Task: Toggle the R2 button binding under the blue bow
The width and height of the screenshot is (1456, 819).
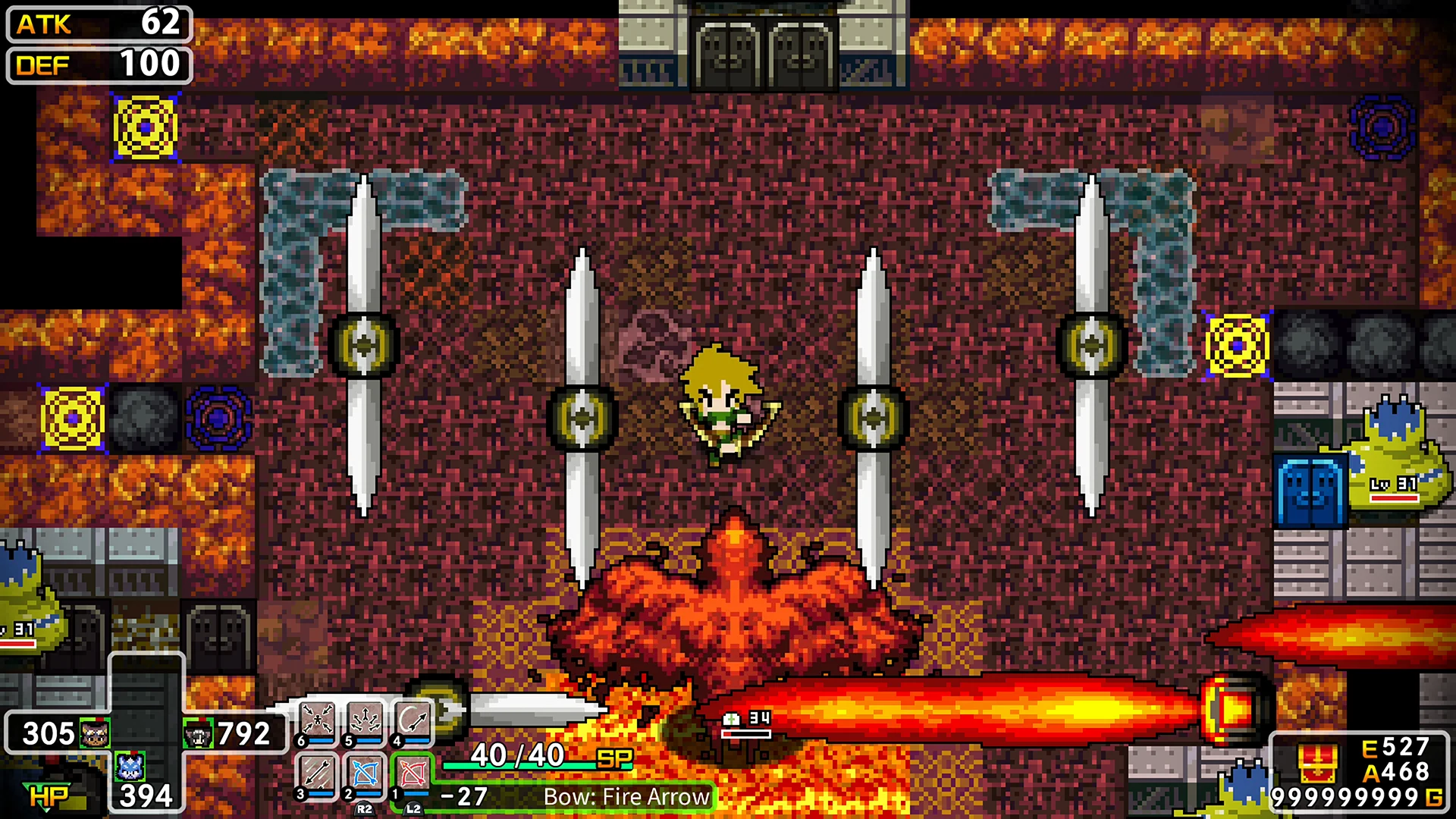Action: [x=365, y=808]
